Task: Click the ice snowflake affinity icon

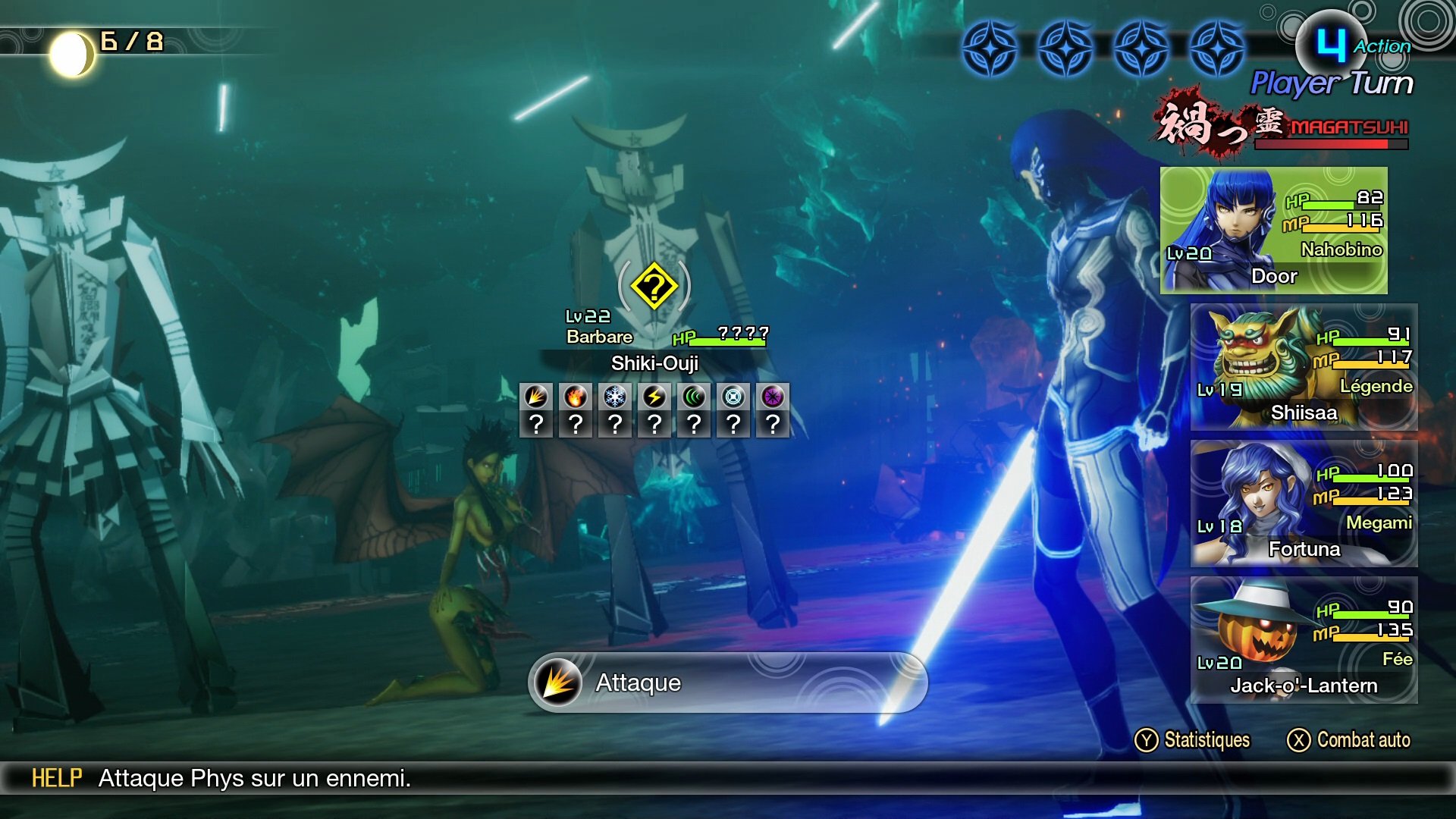Action: pyautogui.click(x=615, y=397)
